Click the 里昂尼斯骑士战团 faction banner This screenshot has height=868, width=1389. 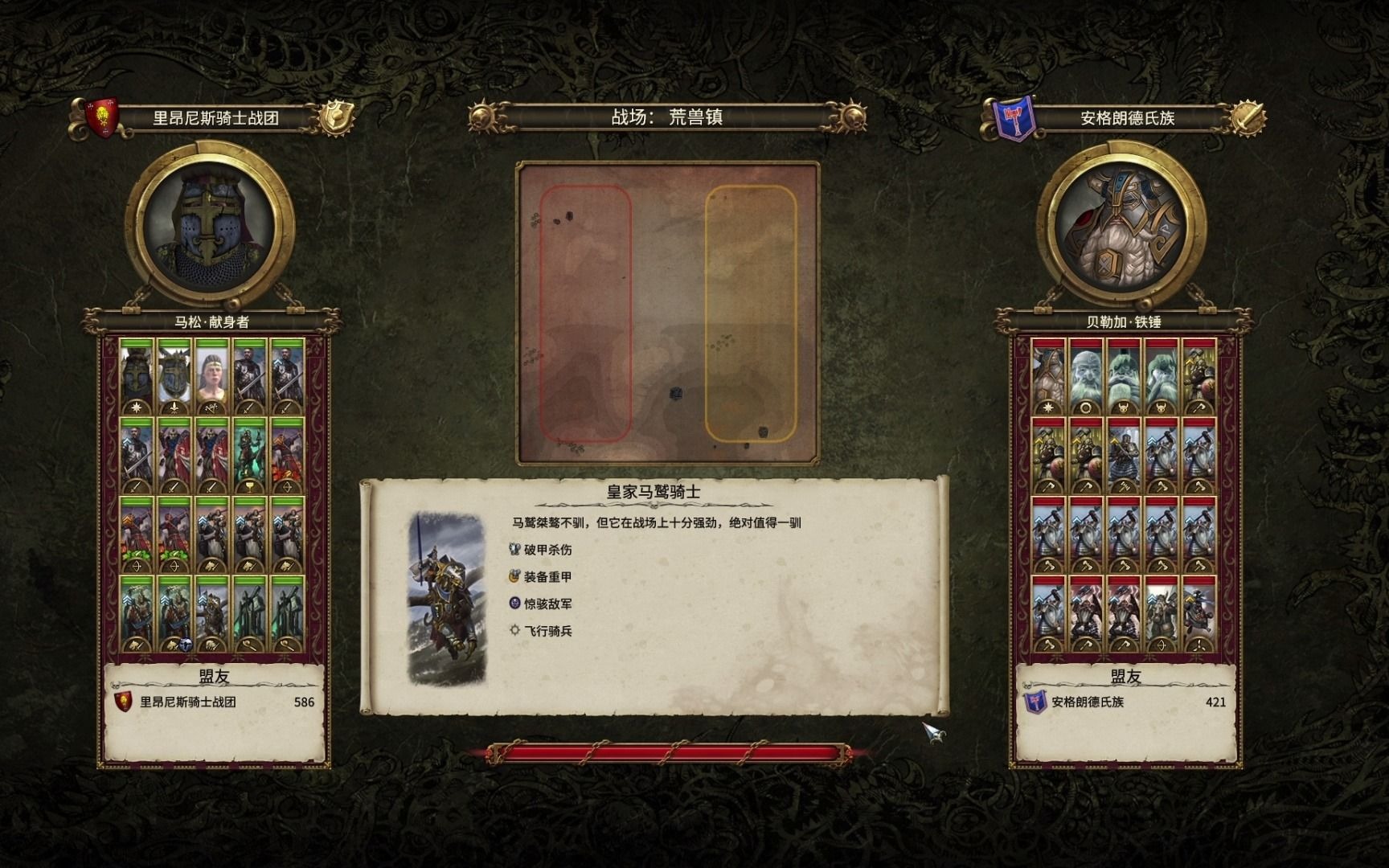click(x=215, y=118)
